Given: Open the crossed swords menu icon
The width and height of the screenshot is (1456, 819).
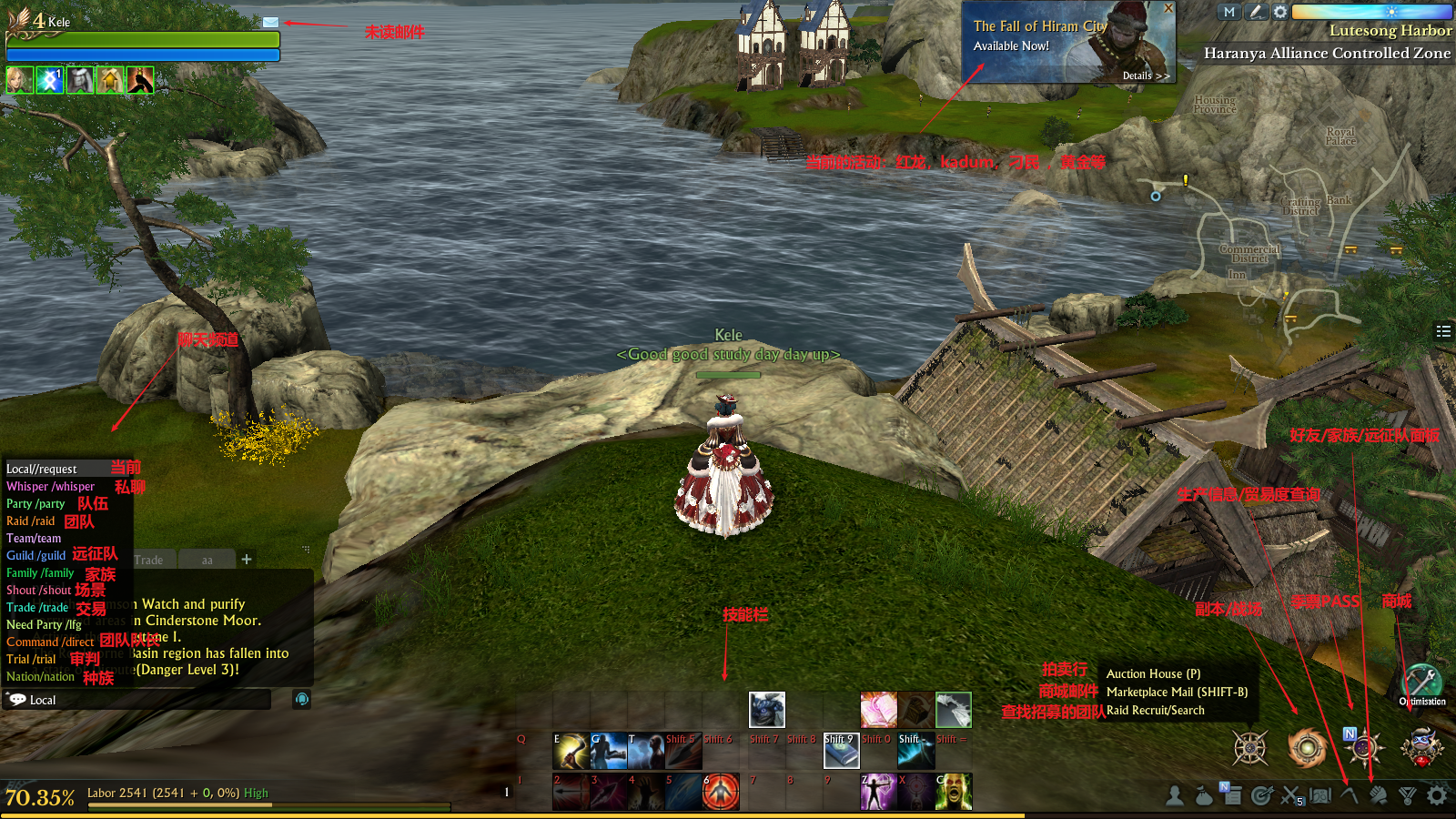Looking at the screenshot, I should (x=1290, y=796).
